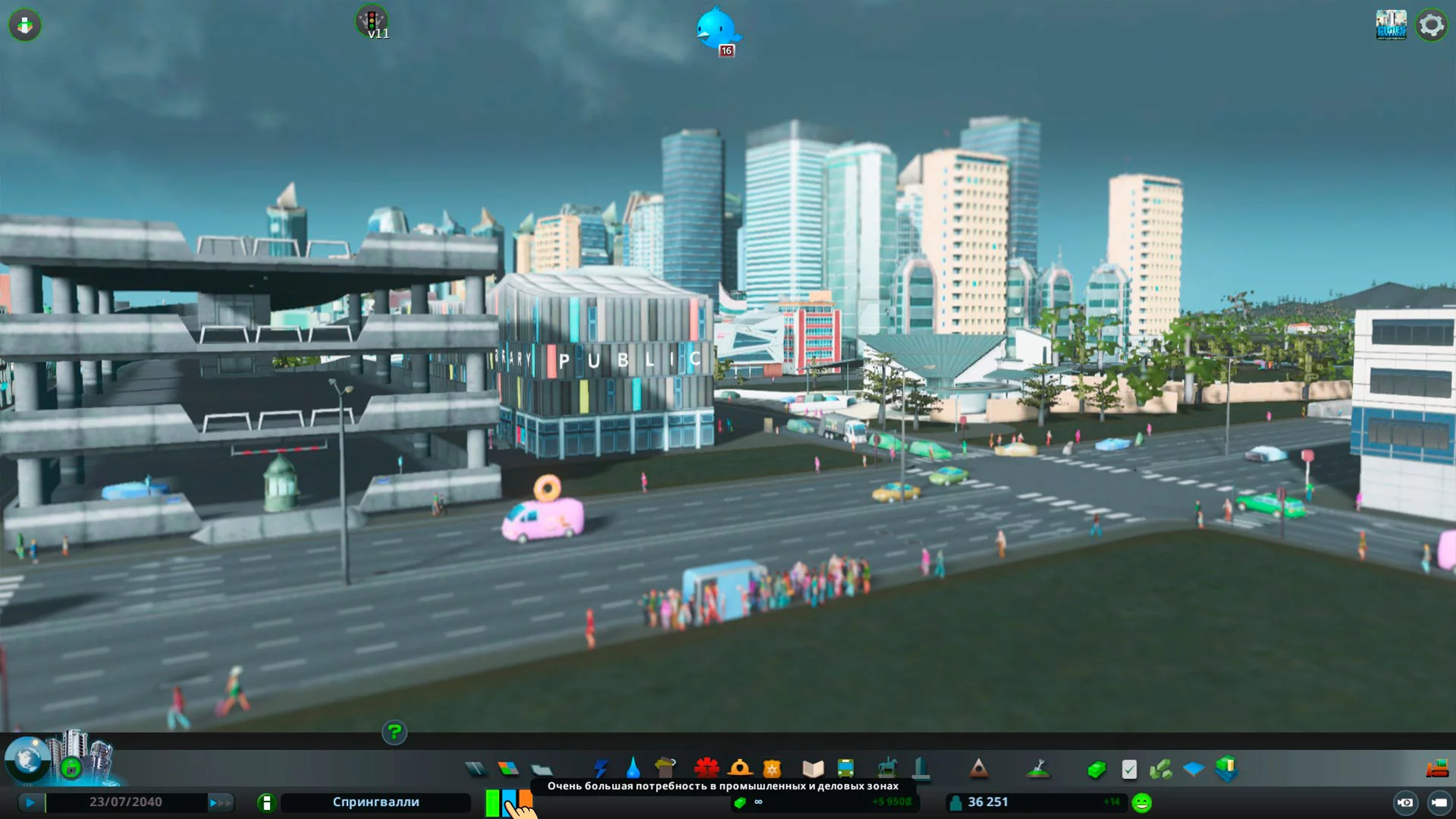This screenshot has height=819, width=1456.
Task: Open the Economy money panel
Action: pos(1097,770)
